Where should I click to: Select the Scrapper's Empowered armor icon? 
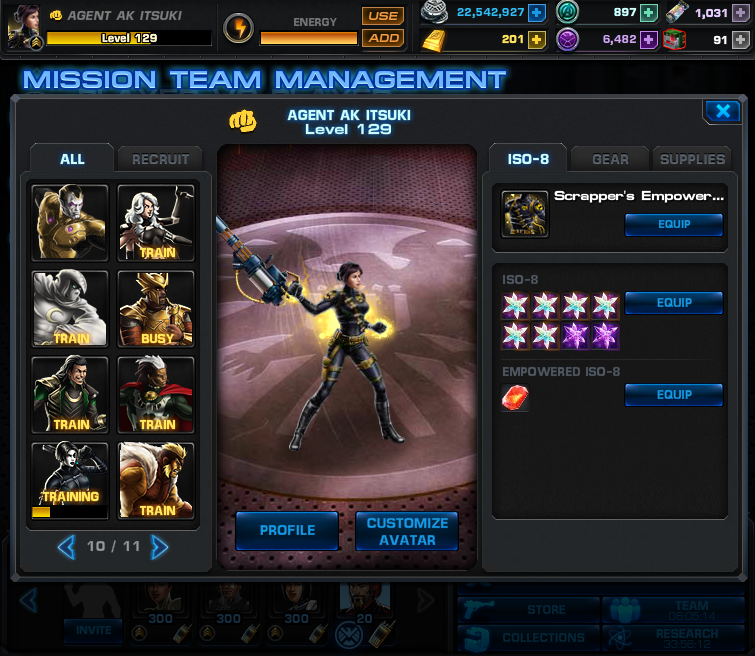(x=525, y=214)
